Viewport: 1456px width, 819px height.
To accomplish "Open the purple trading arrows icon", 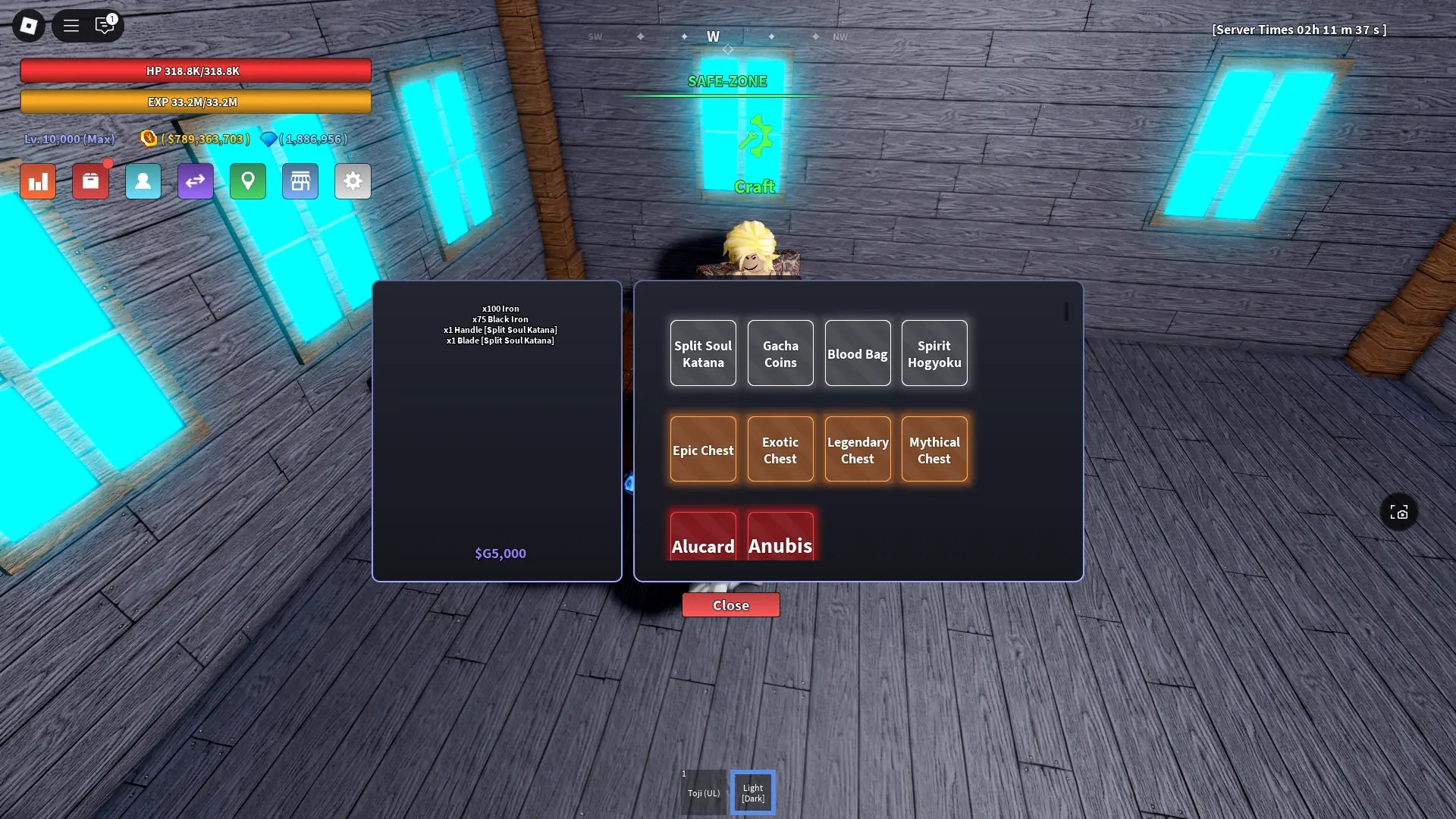I will 195,181.
